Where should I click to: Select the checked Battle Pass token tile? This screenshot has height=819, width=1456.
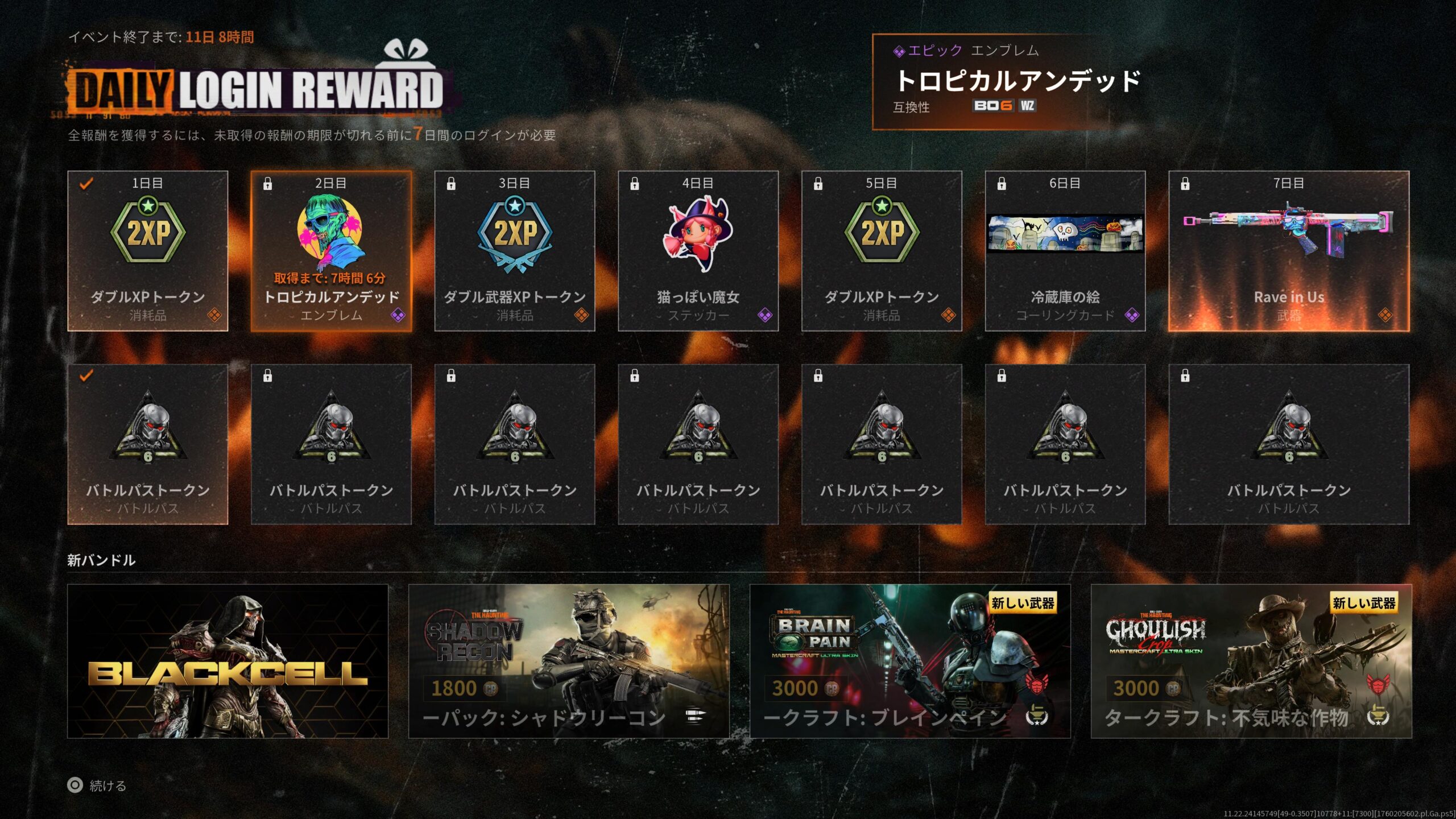pos(148,444)
